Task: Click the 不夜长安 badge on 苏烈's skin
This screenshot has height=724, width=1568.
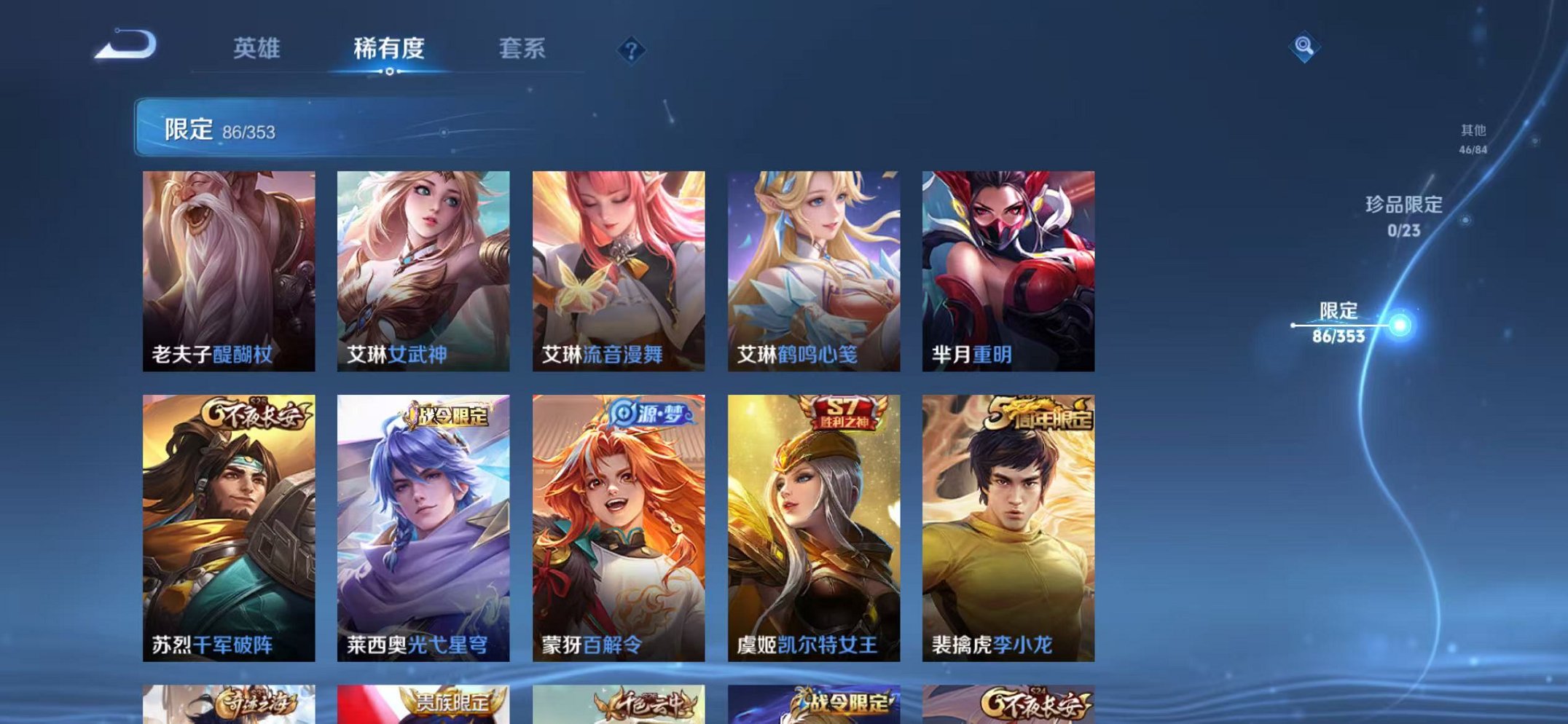Action: (255, 413)
